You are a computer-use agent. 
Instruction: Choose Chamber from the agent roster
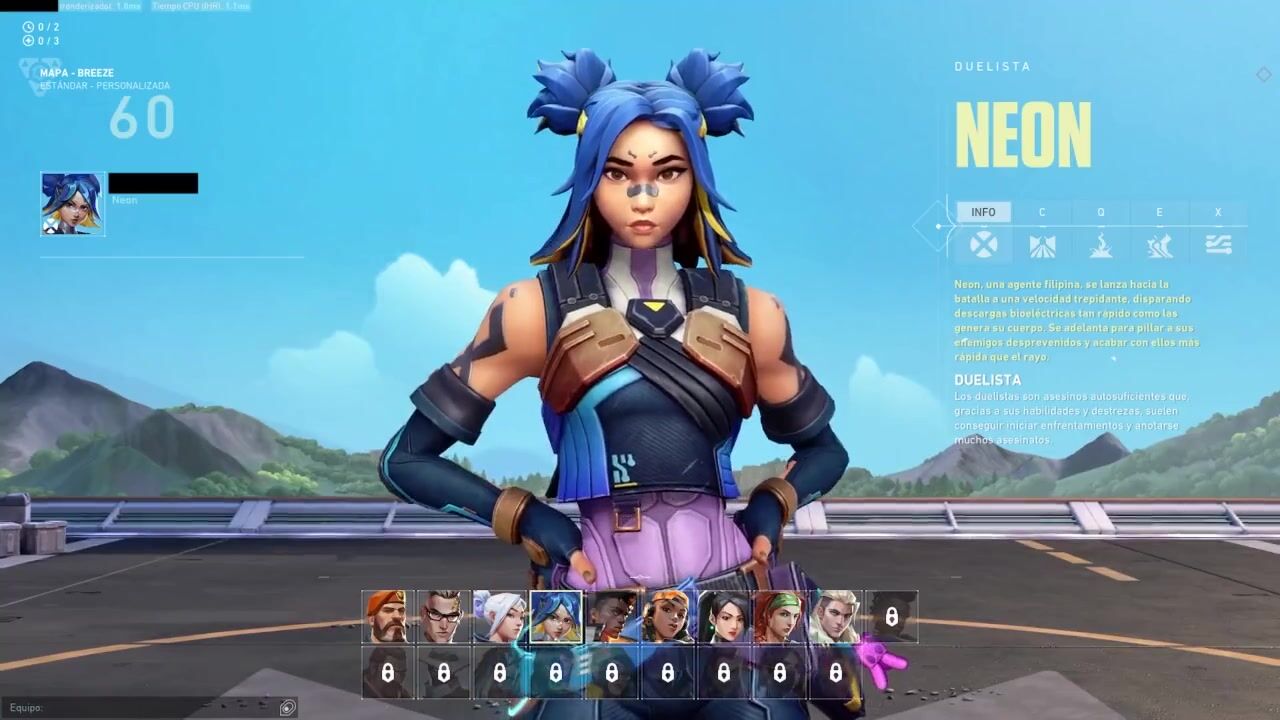point(444,617)
